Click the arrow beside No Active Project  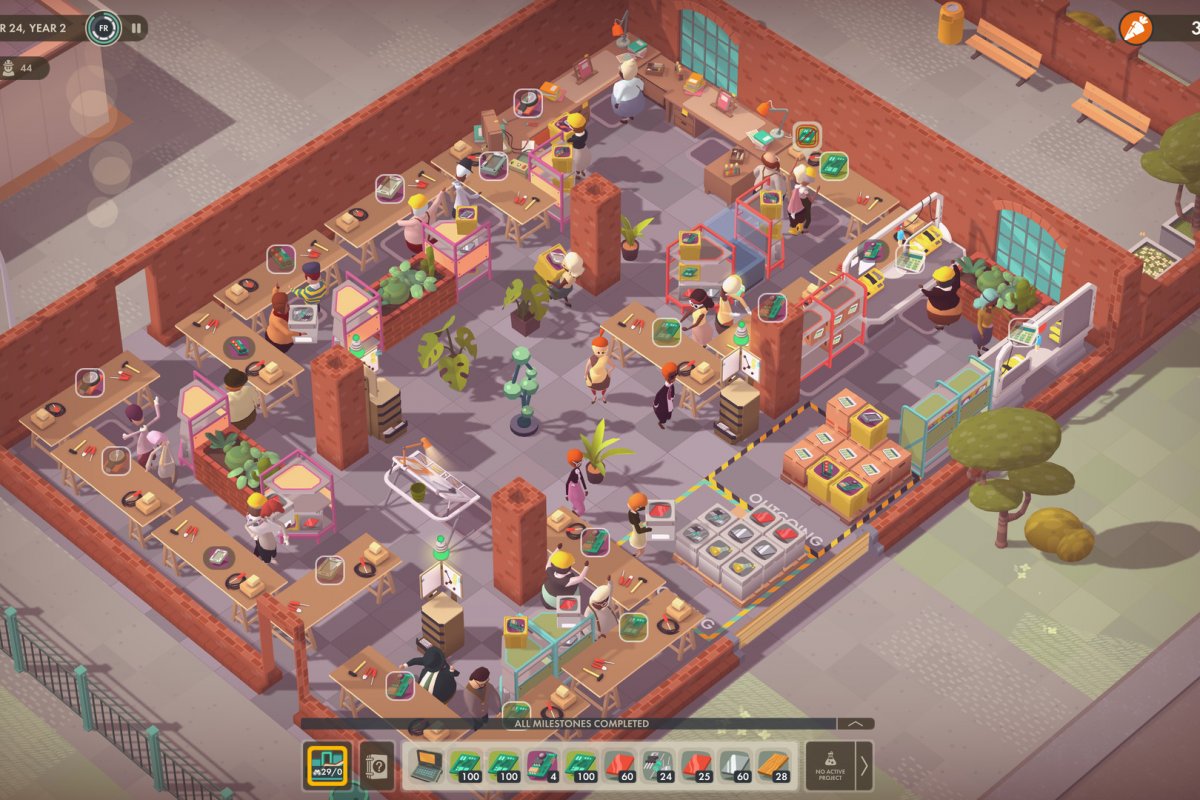tap(864, 766)
